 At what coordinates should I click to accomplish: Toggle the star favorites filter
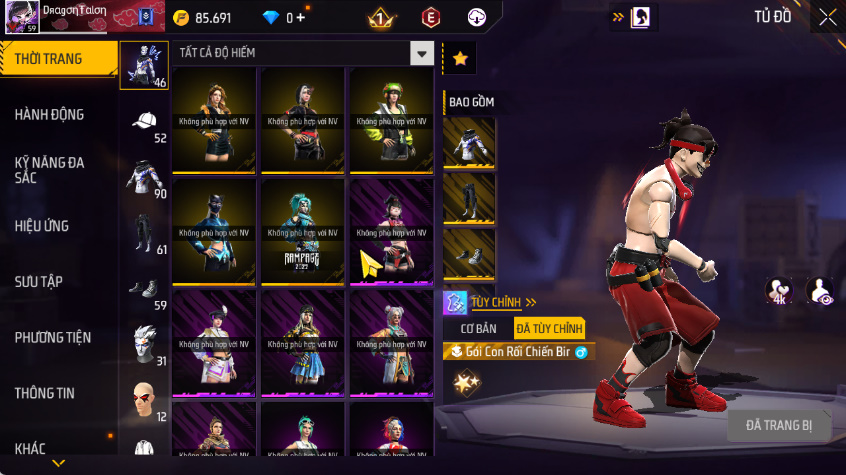(x=460, y=58)
